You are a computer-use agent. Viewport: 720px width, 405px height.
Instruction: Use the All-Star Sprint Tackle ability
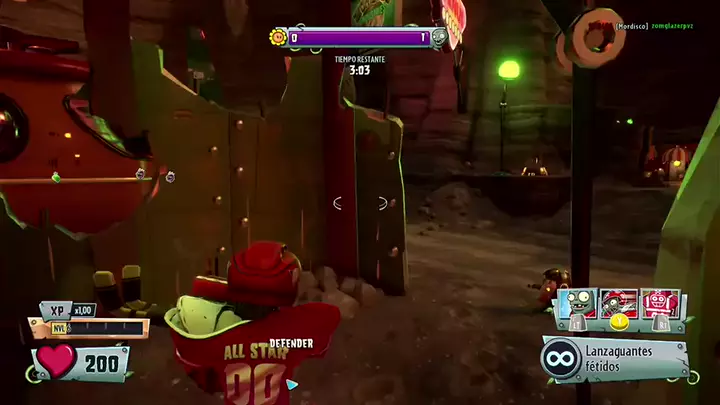pos(618,304)
